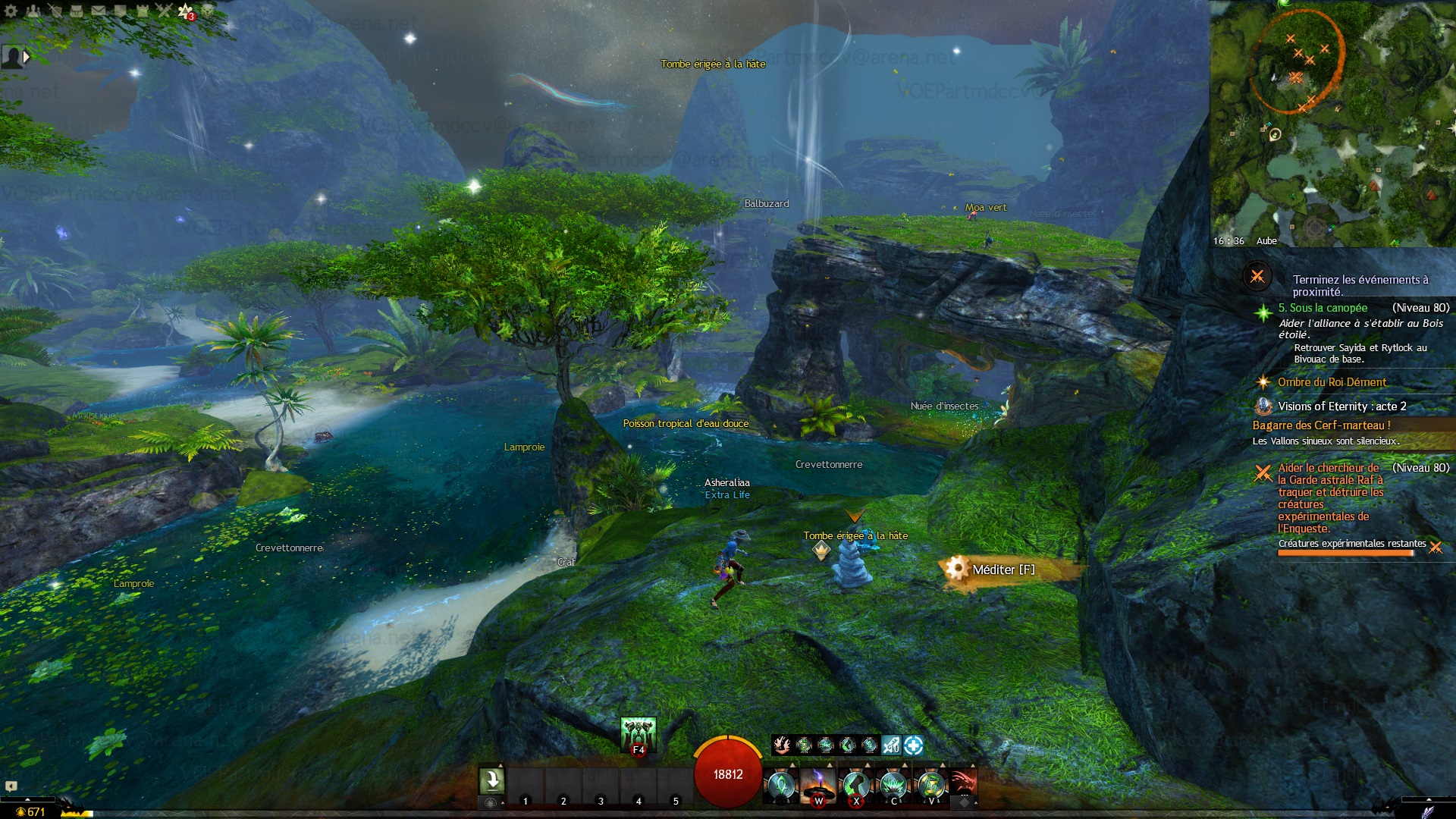
Task: Expand the party portrait arrow
Action: tap(27, 57)
